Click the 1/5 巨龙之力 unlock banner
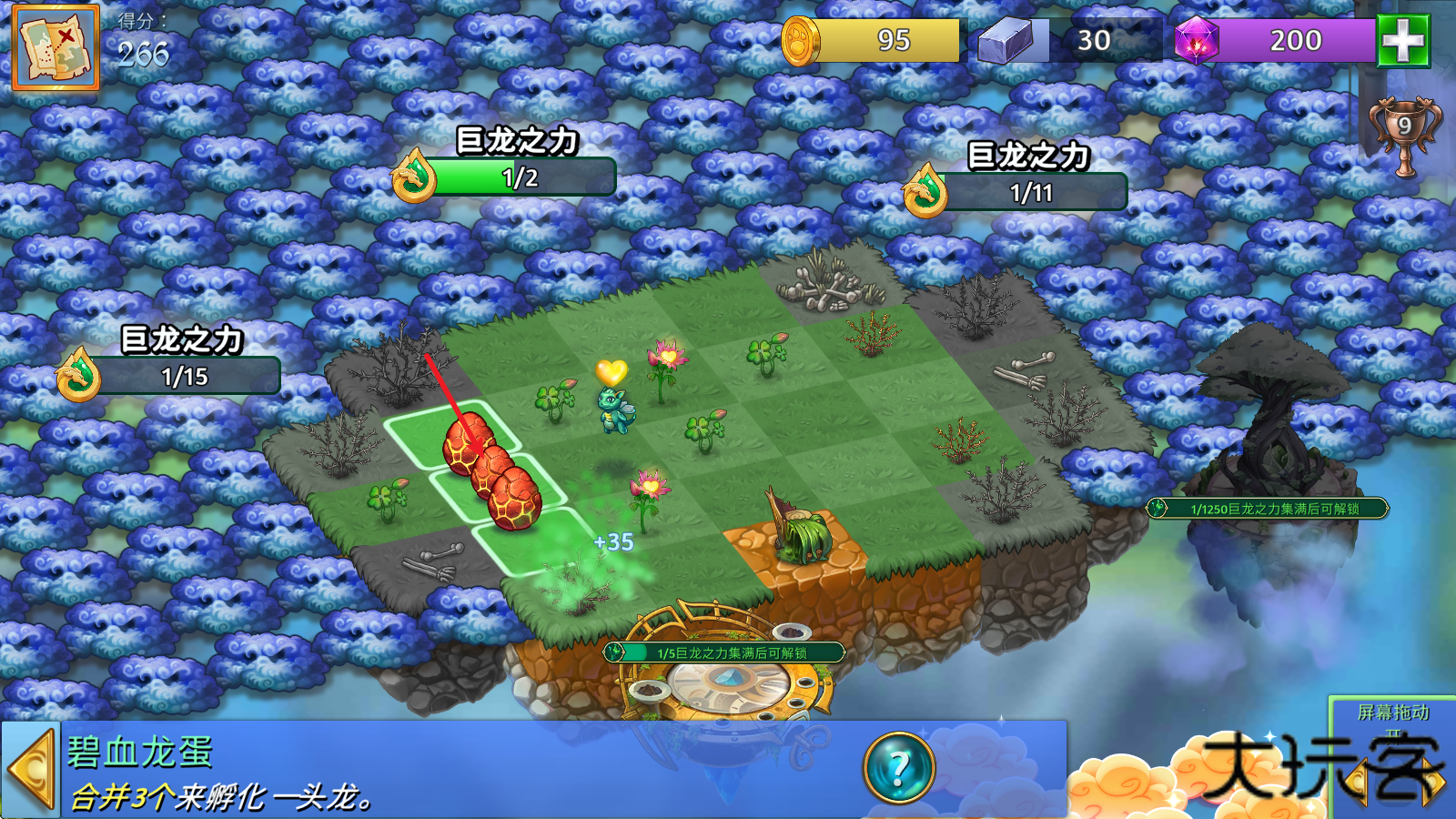 (725, 652)
